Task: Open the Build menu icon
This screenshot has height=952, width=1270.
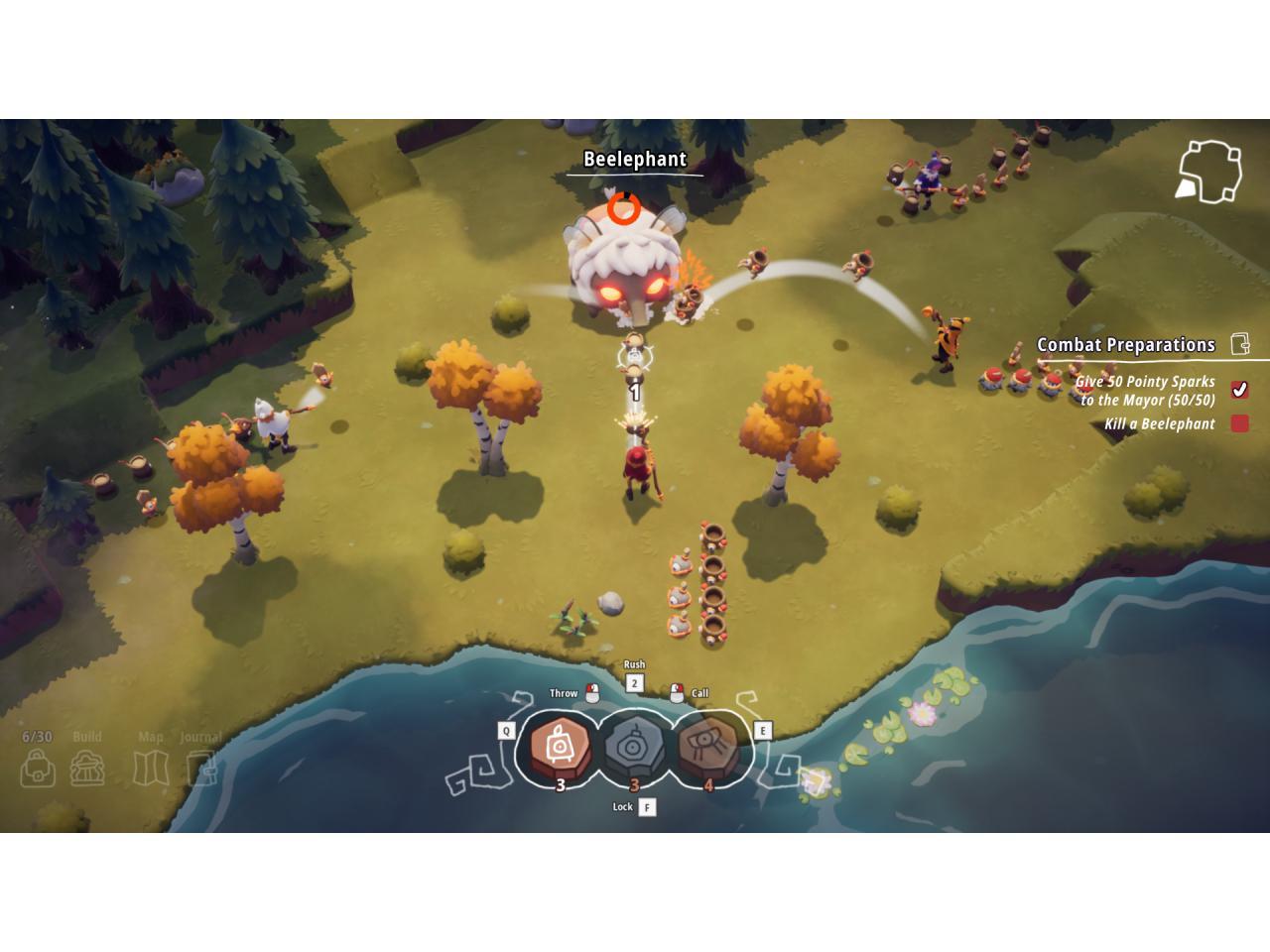Action: pyautogui.click(x=87, y=768)
